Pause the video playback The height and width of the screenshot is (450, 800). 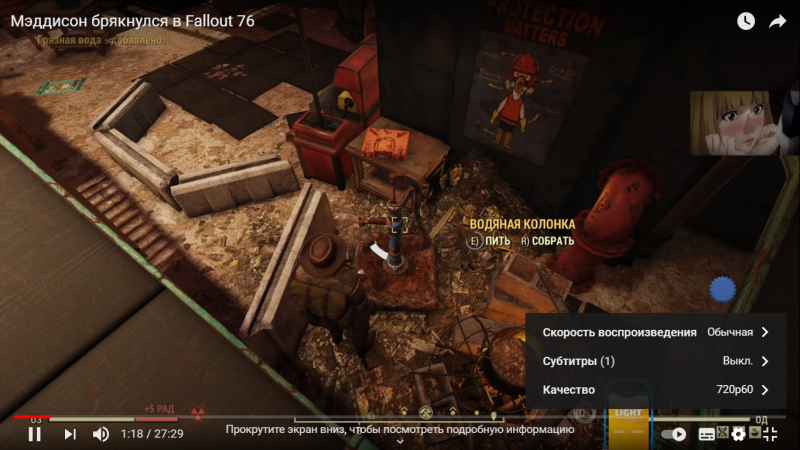(x=34, y=434)
